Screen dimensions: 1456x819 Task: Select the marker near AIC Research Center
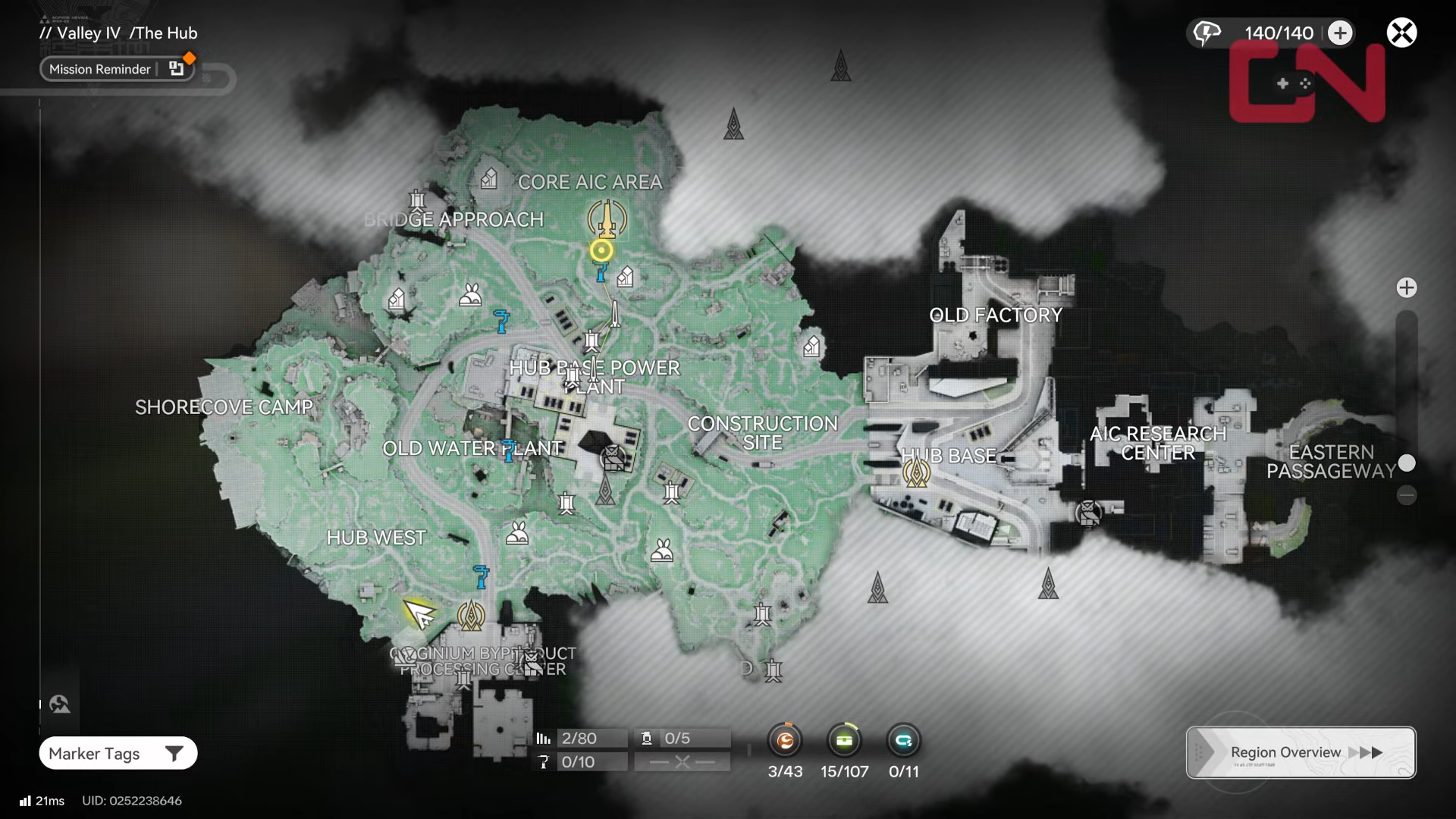[1089, 513]
